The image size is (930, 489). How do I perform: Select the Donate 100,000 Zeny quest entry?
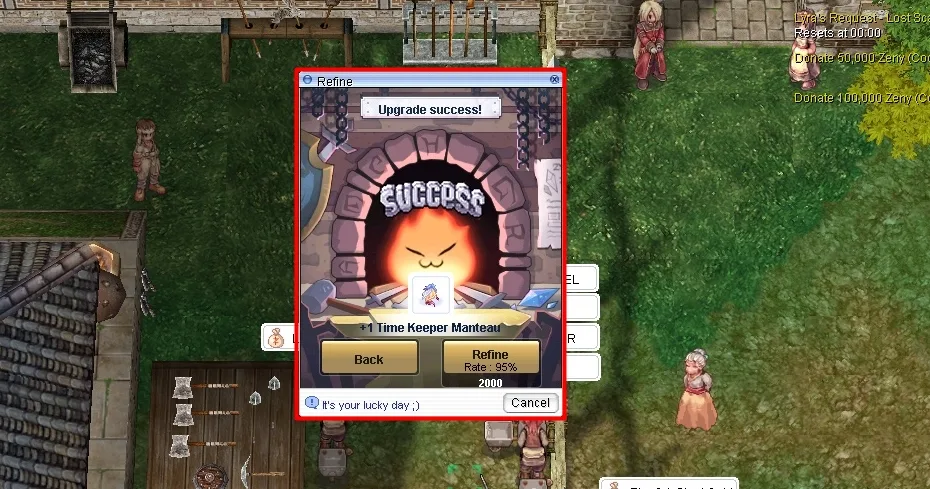coord(861,98)
